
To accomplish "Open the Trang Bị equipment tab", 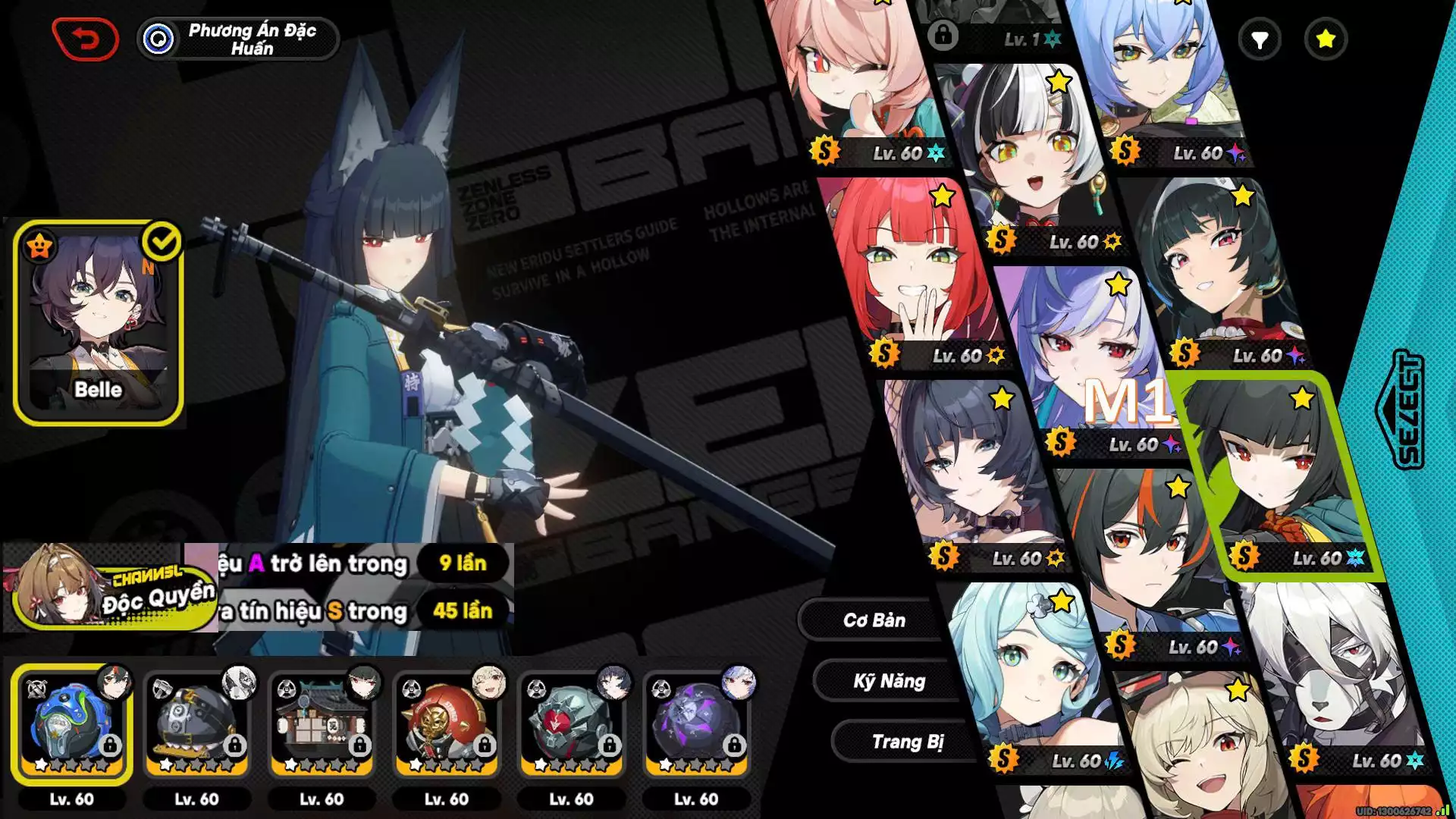I will (907, 742).
